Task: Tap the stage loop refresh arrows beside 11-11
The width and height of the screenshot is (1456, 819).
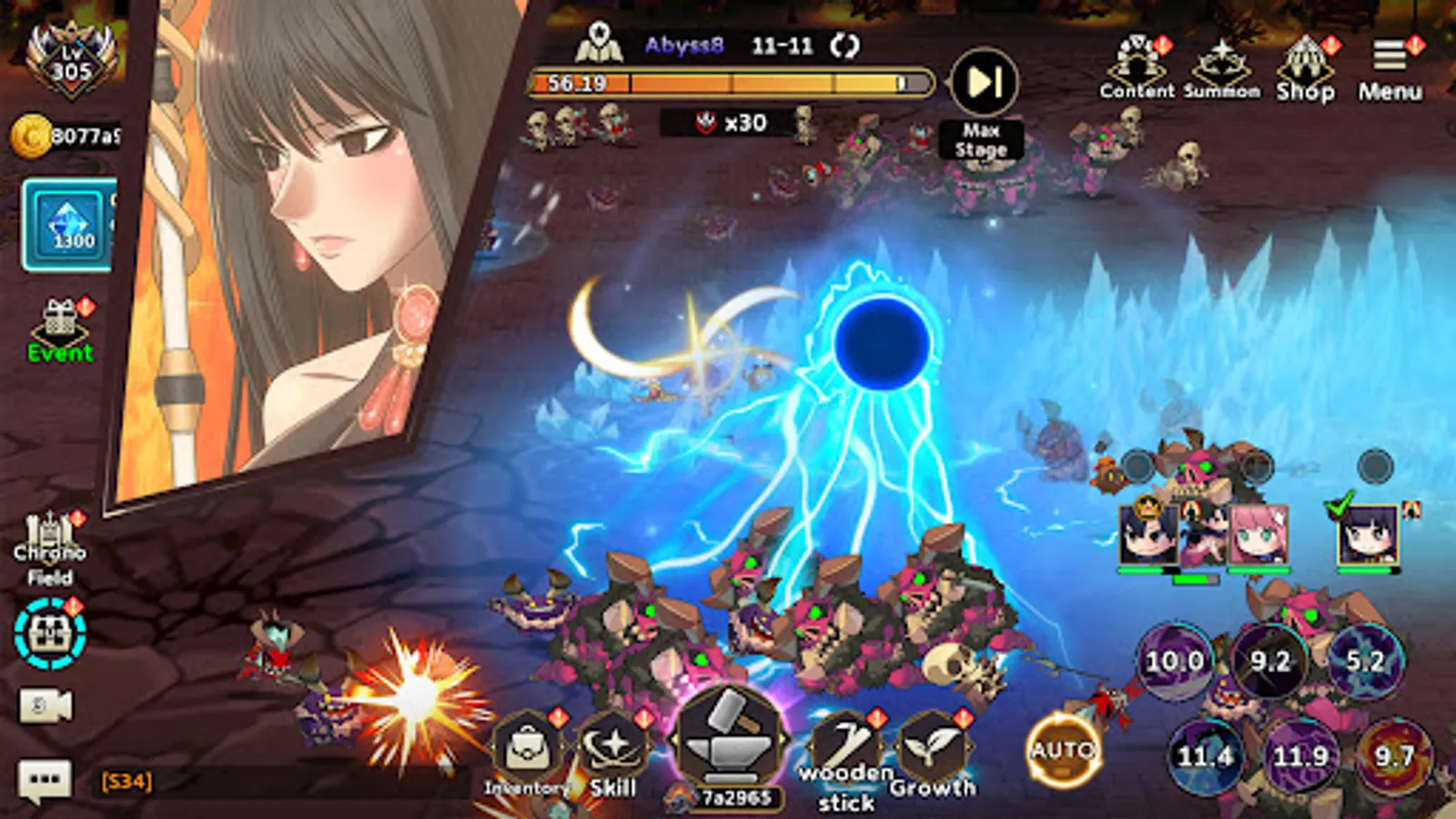Action: (x=846, y=43)
